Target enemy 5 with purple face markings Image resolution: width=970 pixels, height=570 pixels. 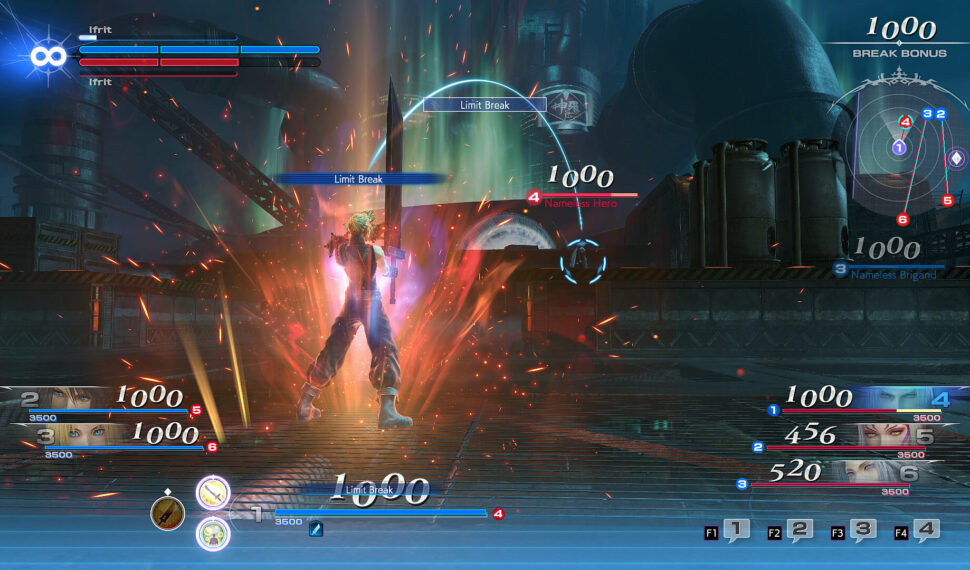[890, 436]
